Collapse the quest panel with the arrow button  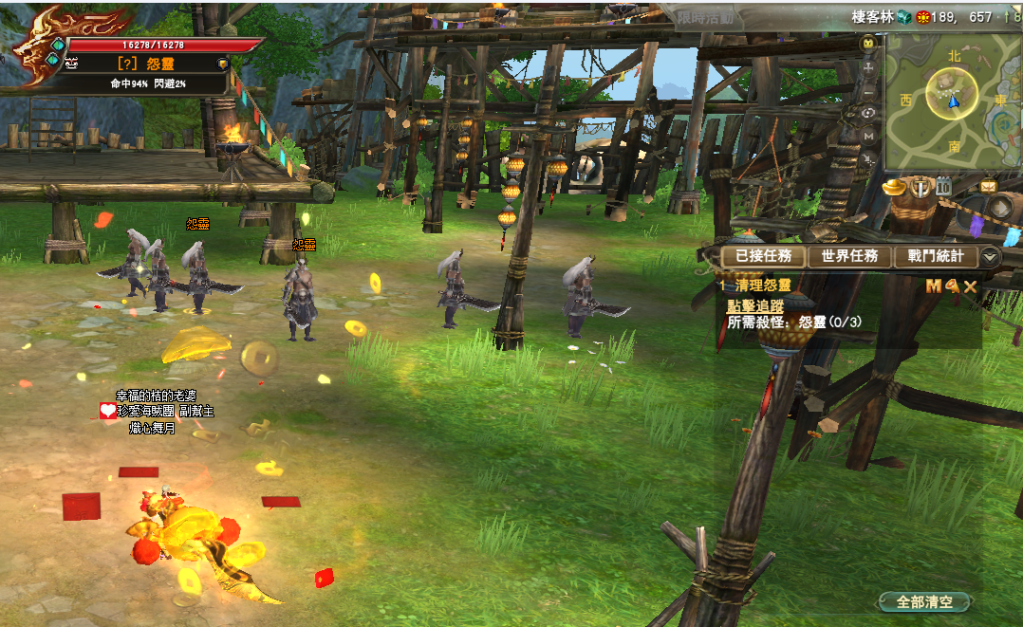point(990,257)
